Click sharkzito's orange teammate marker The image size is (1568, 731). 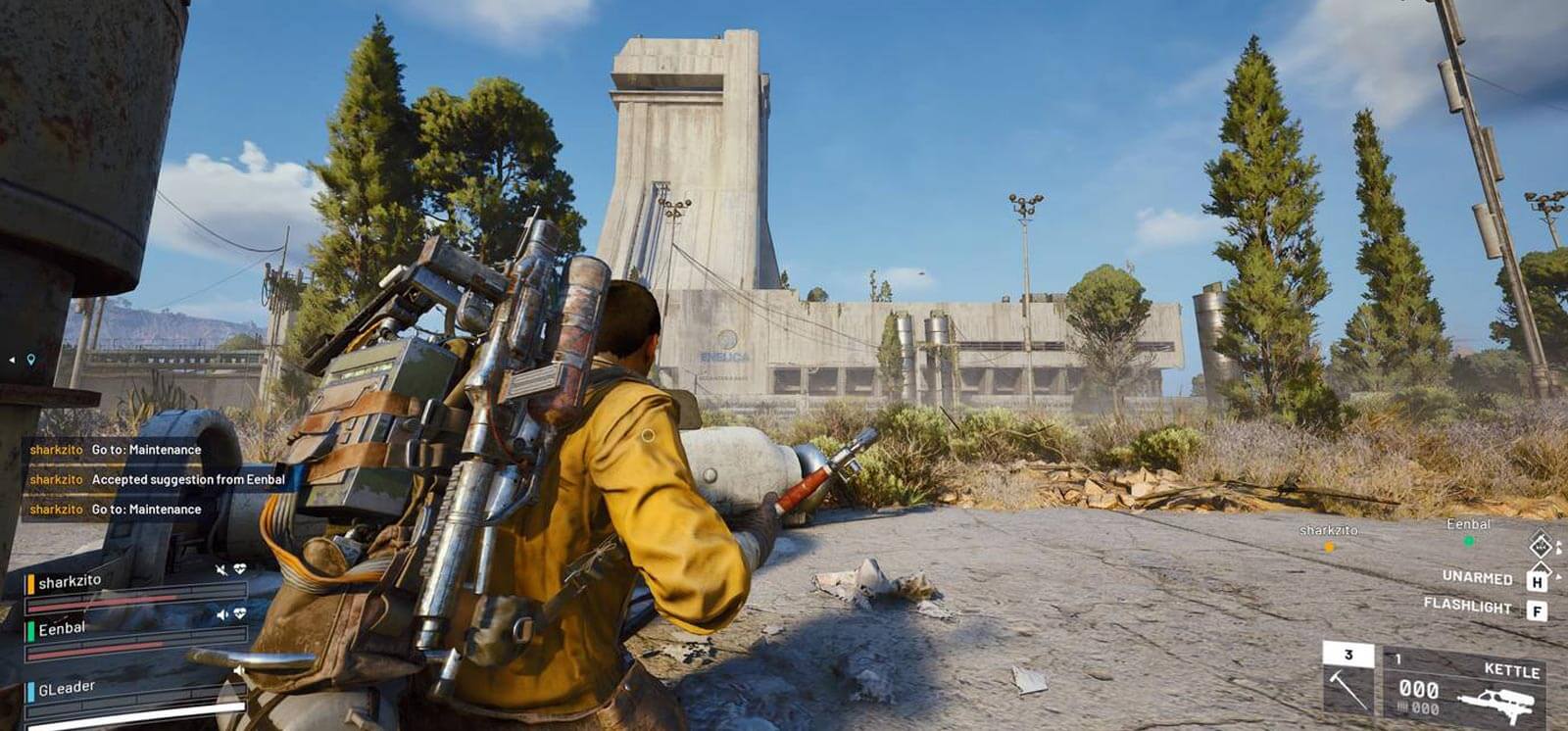[x=1329, y=547]
